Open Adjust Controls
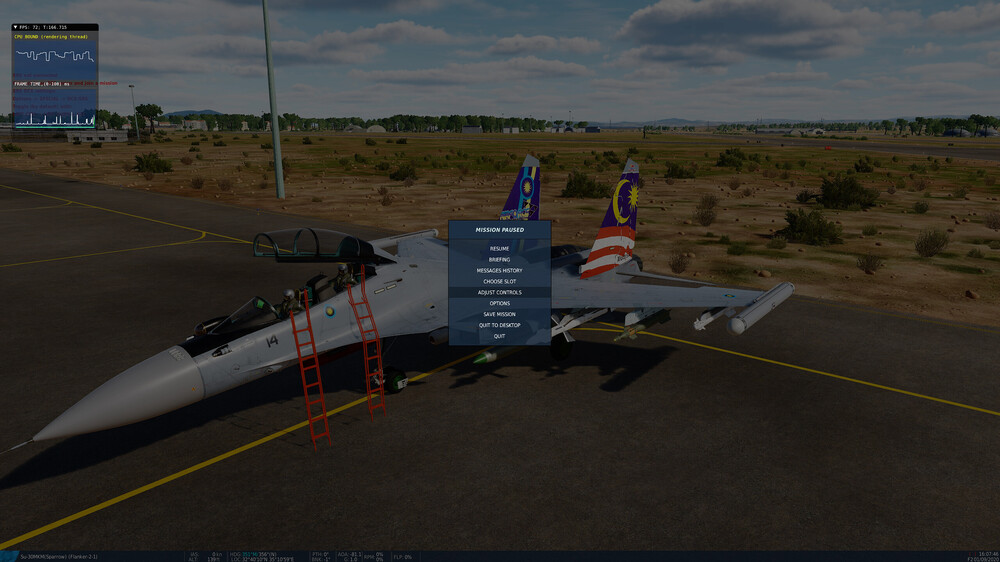1000x562 pixels. coord(499,292)
